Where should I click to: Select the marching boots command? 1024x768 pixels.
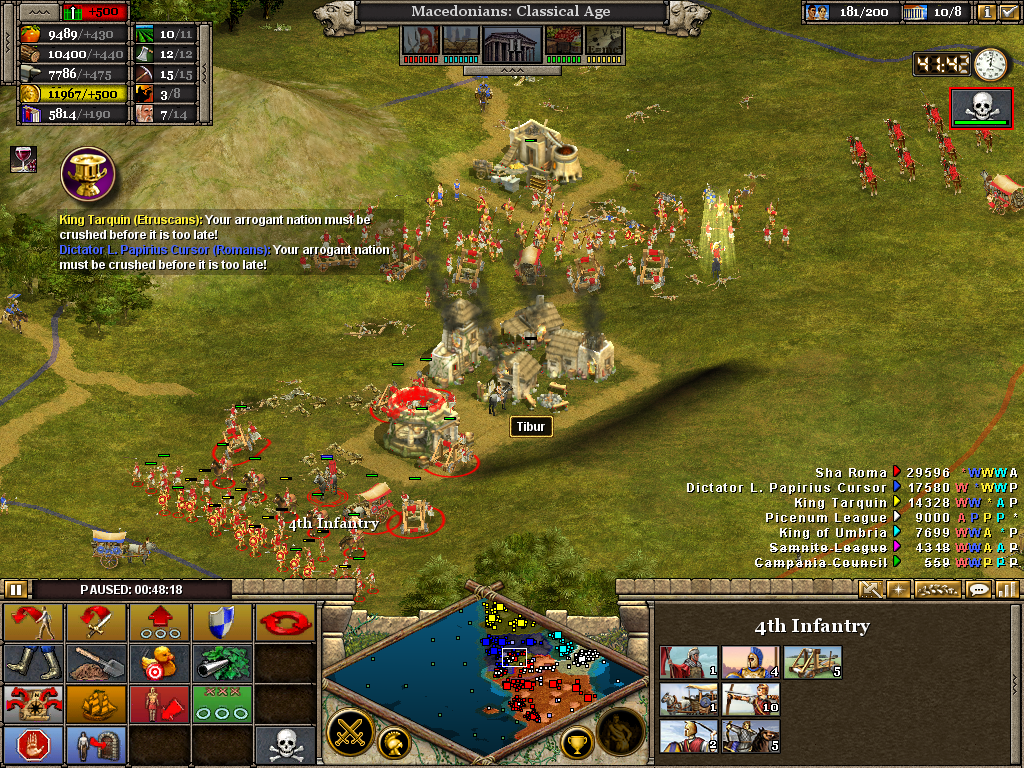[33, 663]
